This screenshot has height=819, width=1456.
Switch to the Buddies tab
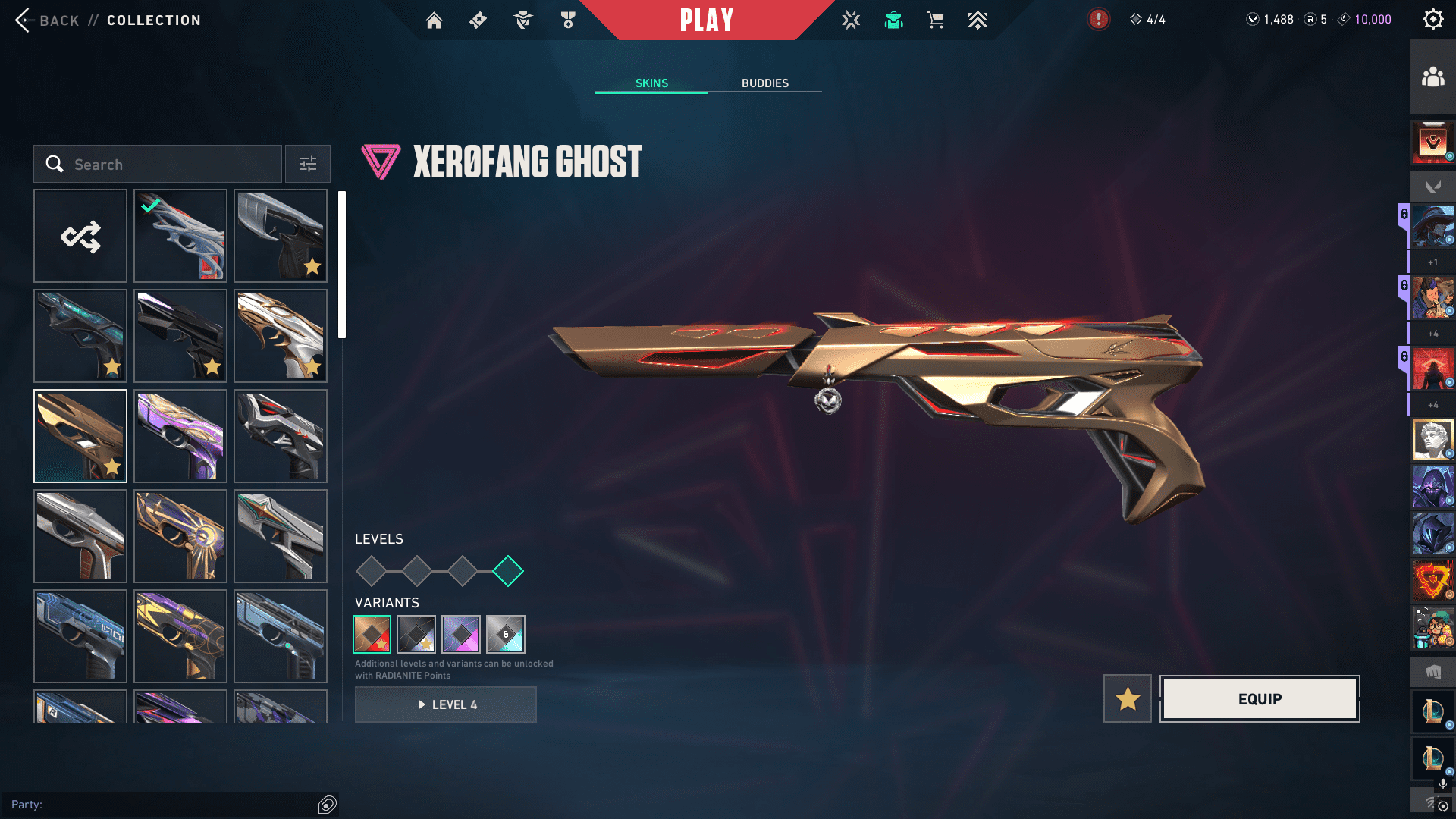click(764, 83)
